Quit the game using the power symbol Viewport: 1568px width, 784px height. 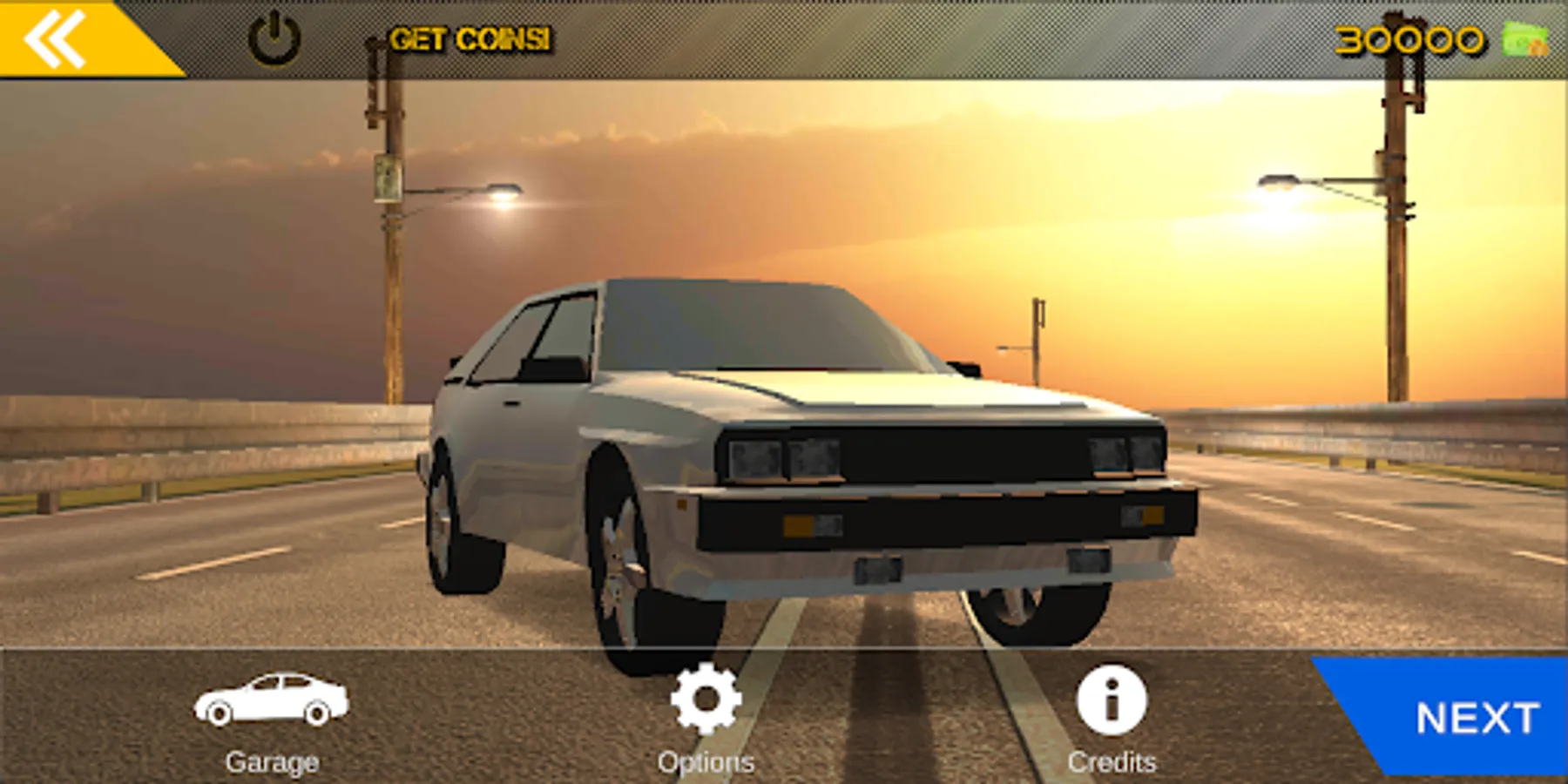click(x=274, y=38)
